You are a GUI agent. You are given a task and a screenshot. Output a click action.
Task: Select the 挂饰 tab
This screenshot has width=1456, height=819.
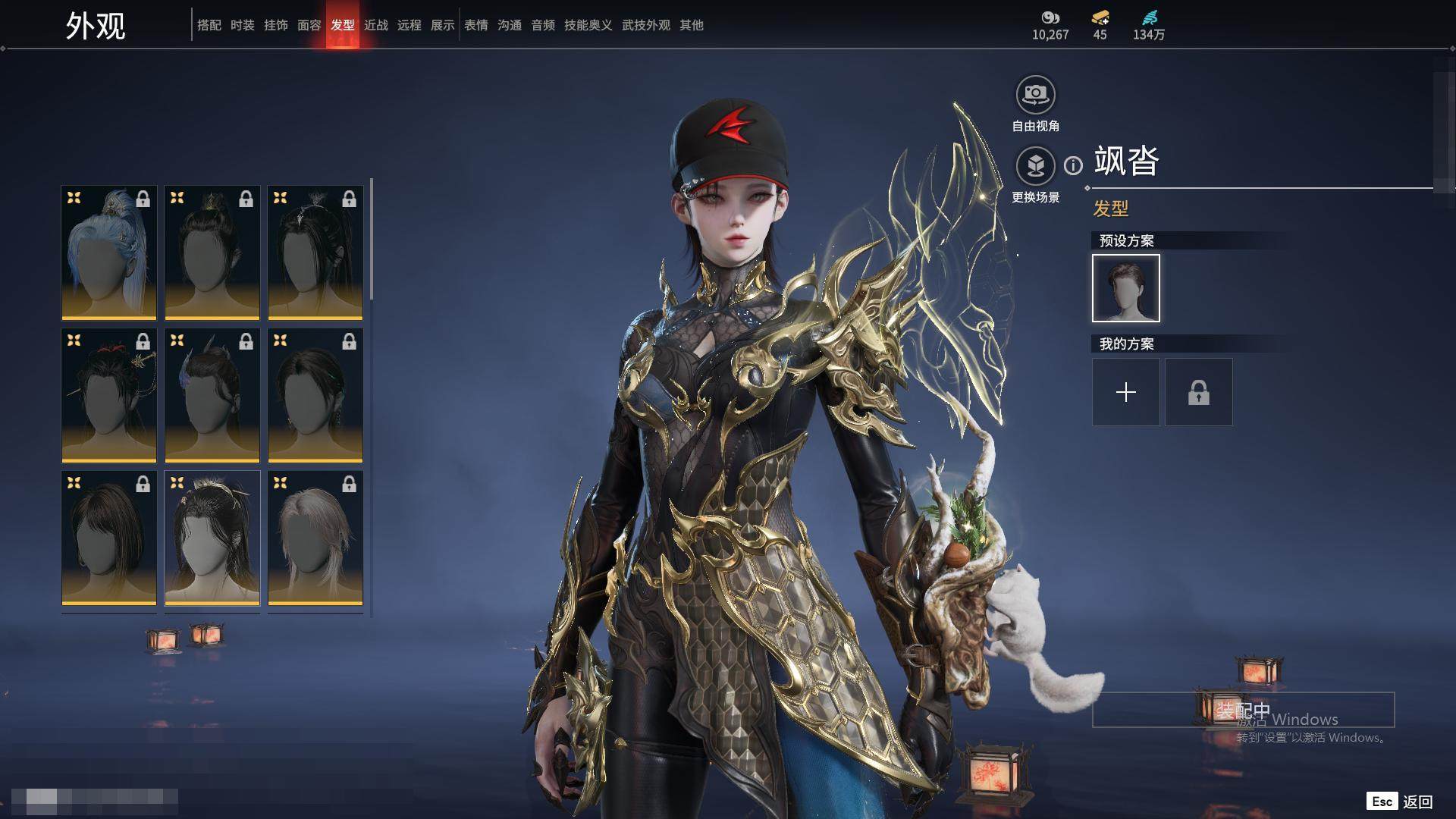click(x=276, y=25)
